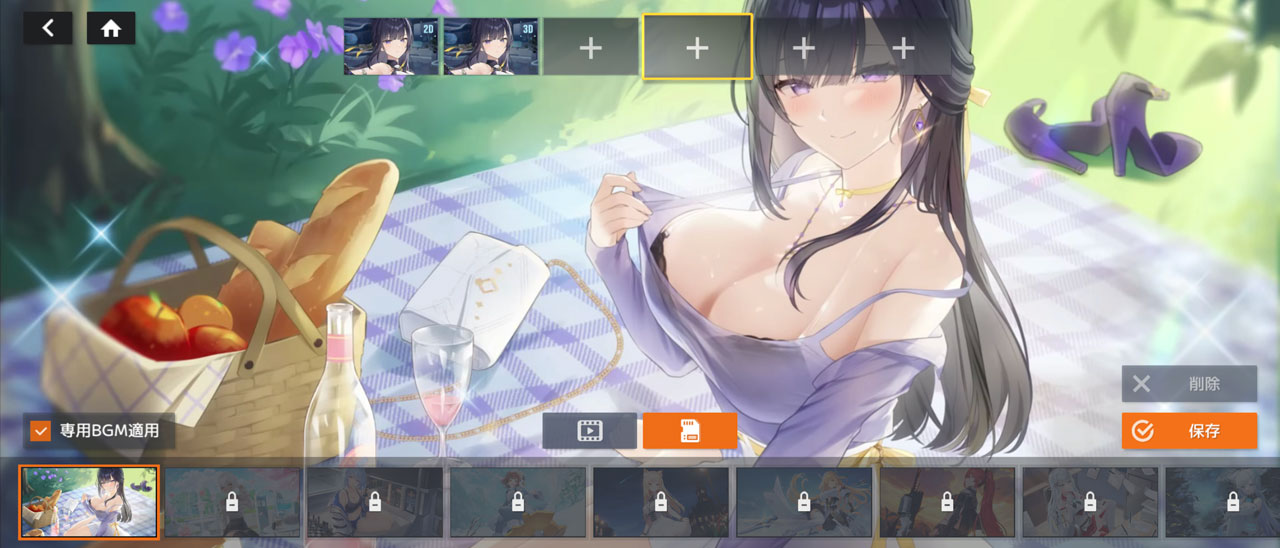Select the 3D character slot thumbnail

(x=490, y=46)
